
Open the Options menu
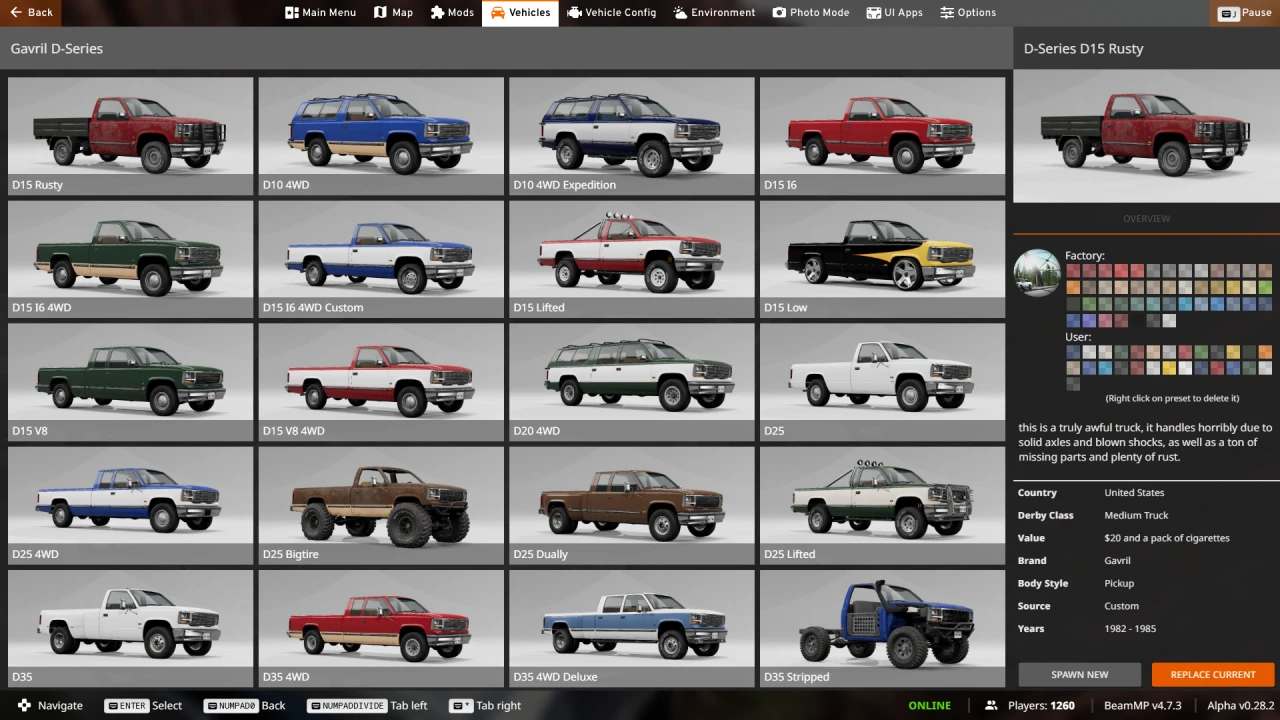pos(967,13)
